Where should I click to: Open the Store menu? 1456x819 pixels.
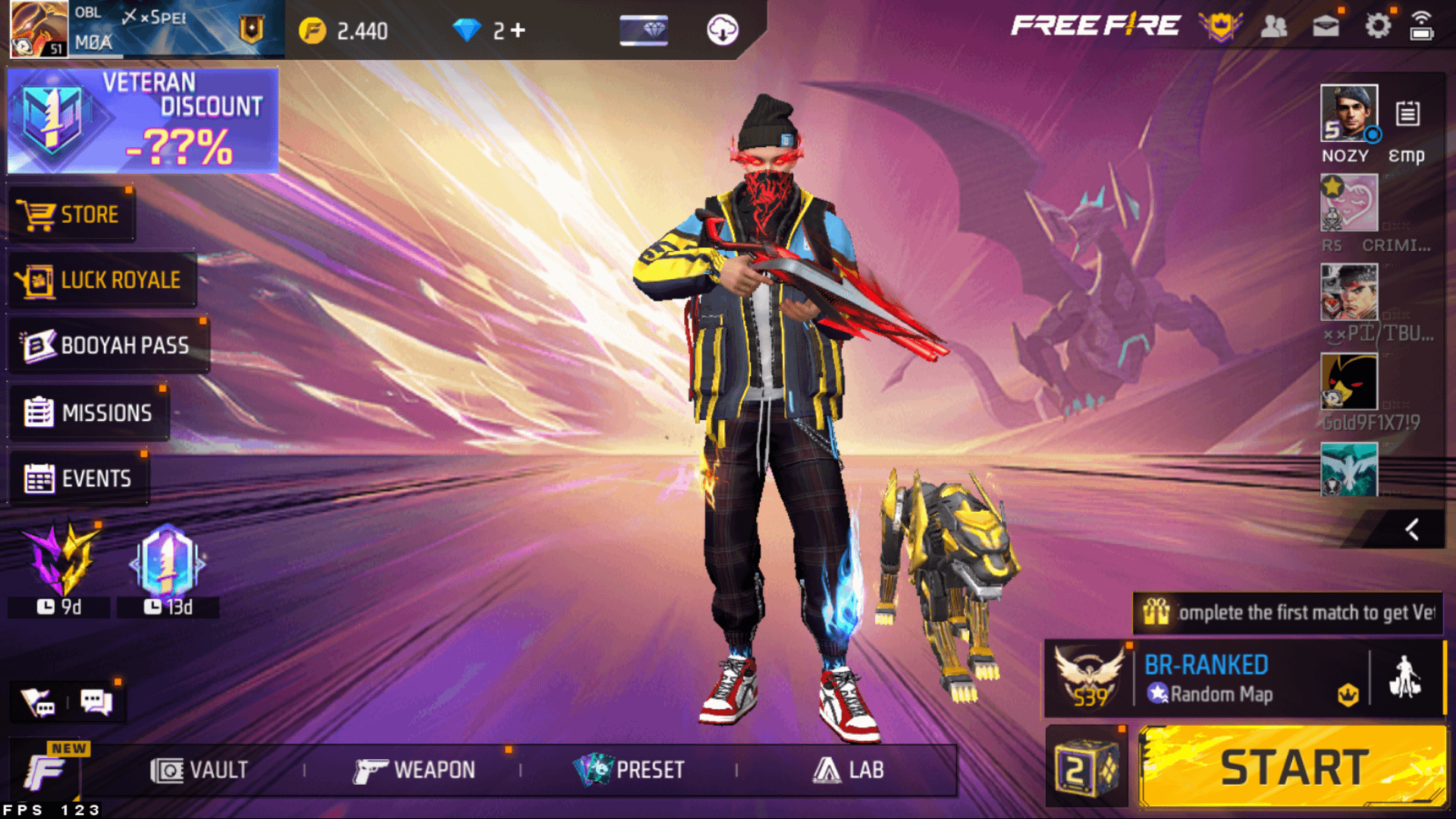[x=71, y=215]
